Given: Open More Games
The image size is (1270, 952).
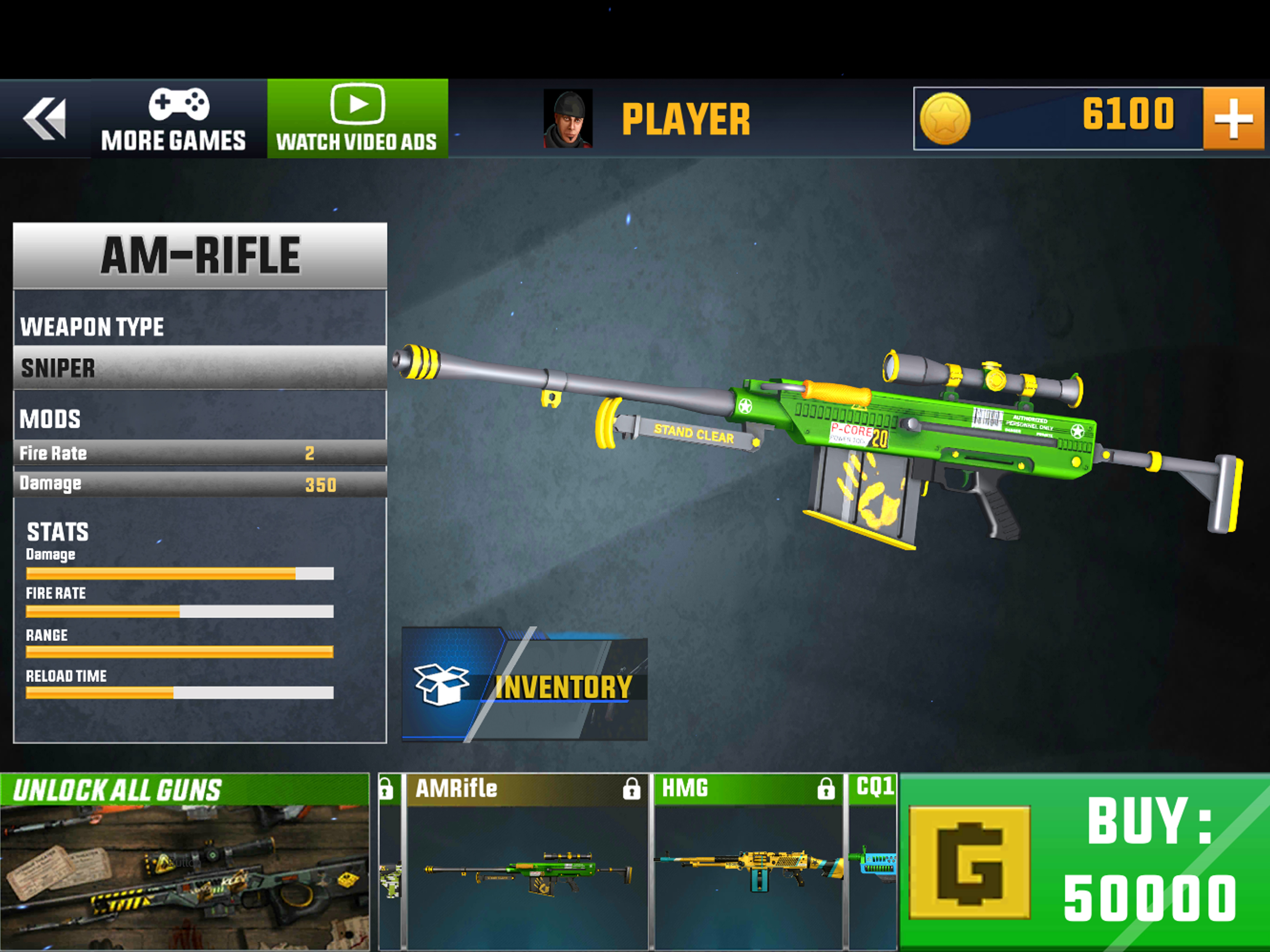Looking at the screenshot, I should pos(173,119).
